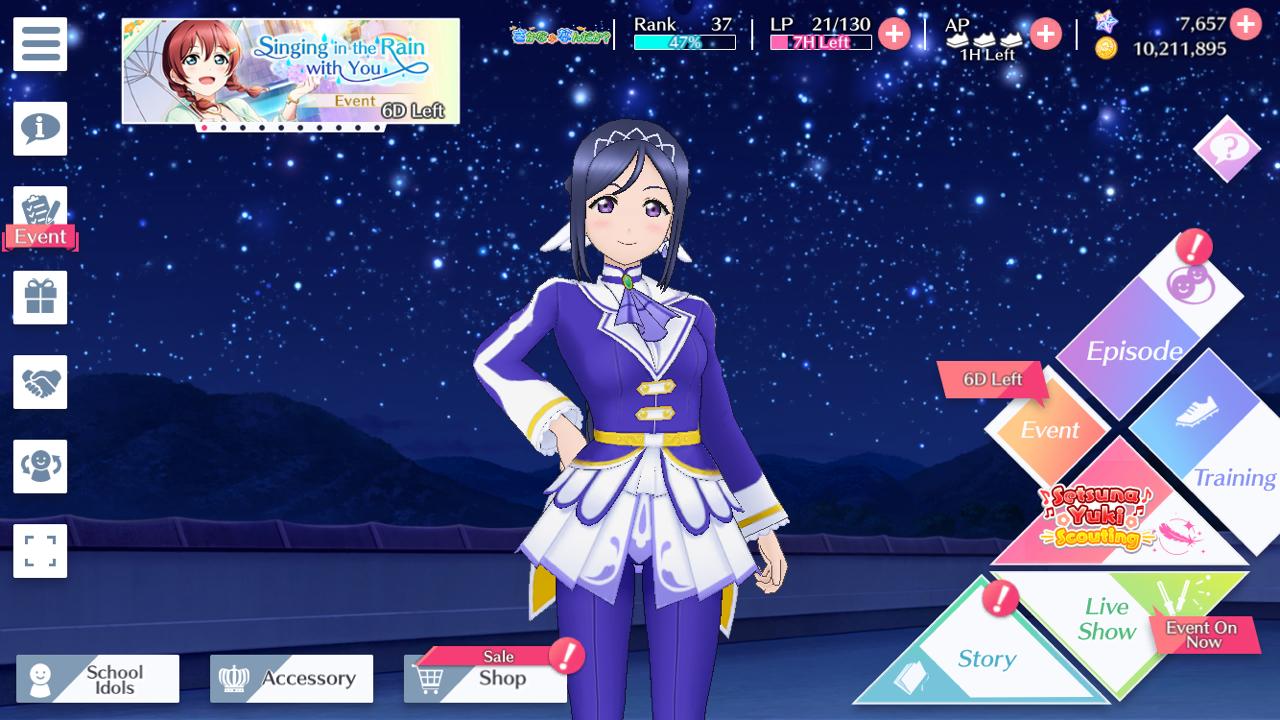Toggle fullscreen view with bracket icon
Image resolution: width=1280 pixels, height=720 pixels.
pyautogui.click(x=40, y=550)
